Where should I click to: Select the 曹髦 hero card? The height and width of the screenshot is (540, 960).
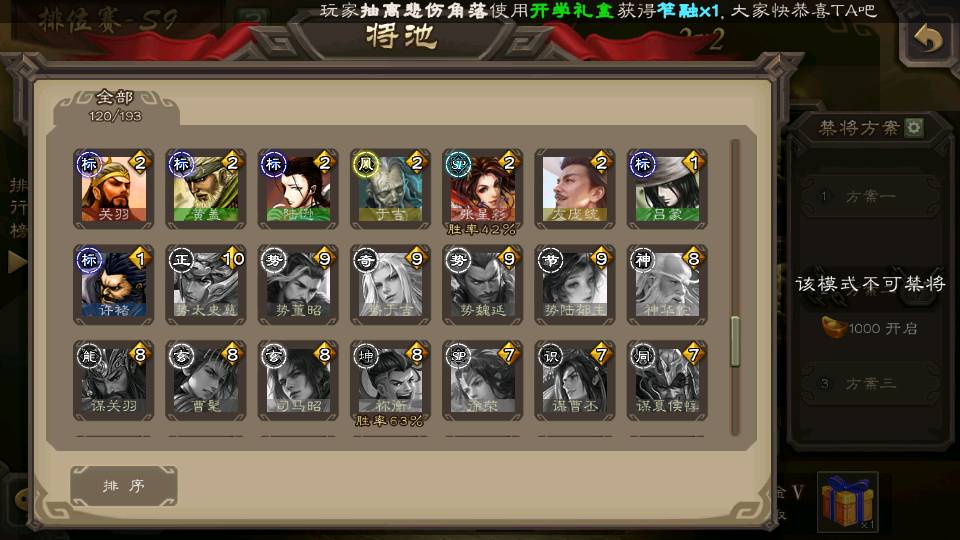point(205,380)
